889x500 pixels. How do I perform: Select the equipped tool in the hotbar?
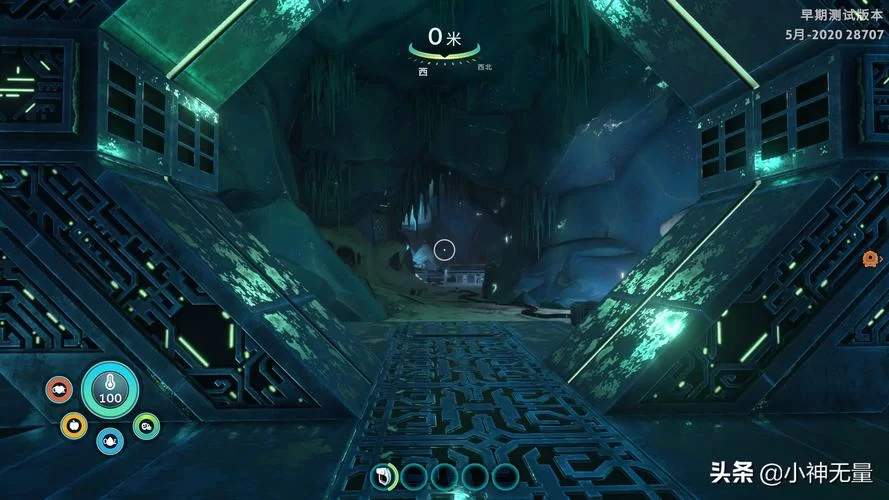pos(384,476)
